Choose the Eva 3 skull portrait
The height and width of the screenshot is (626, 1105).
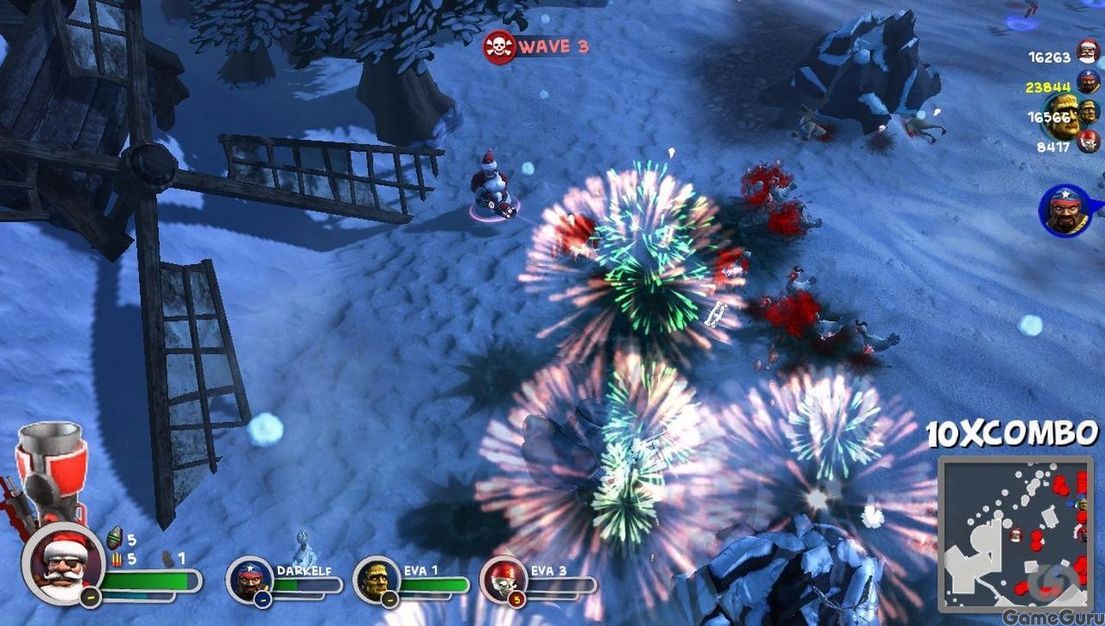[x=504, y=581]
